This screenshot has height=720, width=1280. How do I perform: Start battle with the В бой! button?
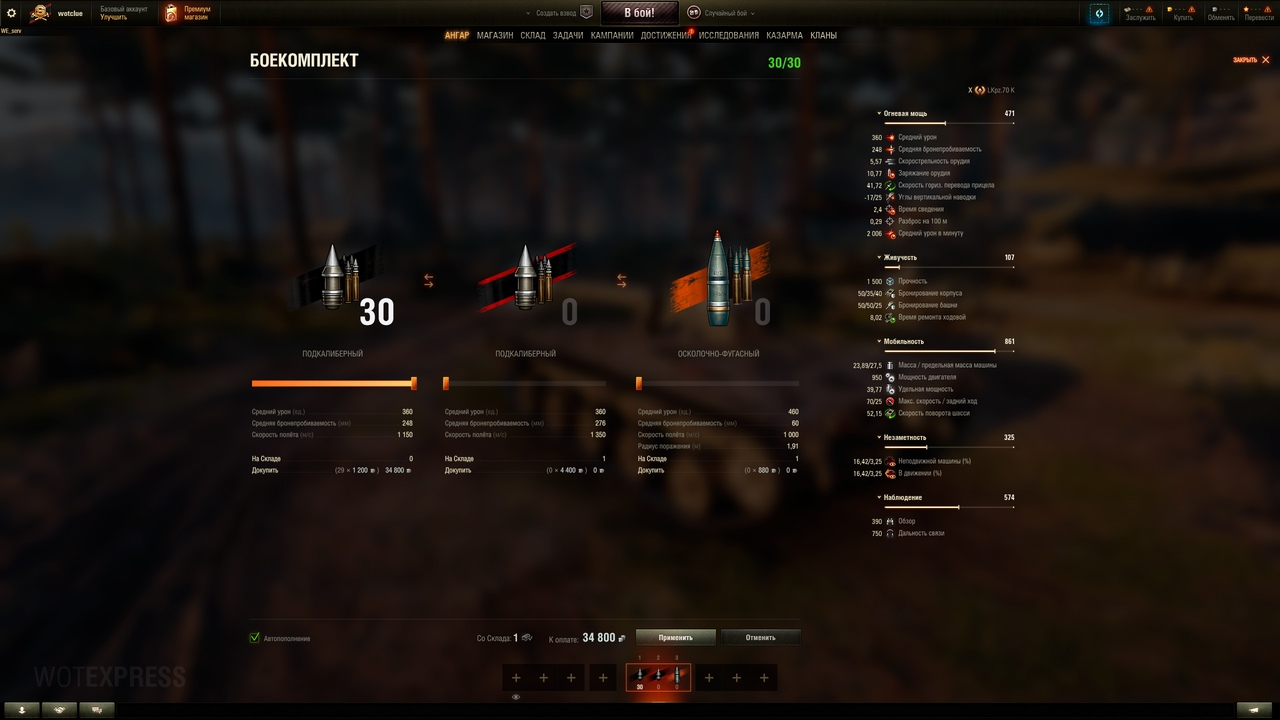[x=639, y=13]
